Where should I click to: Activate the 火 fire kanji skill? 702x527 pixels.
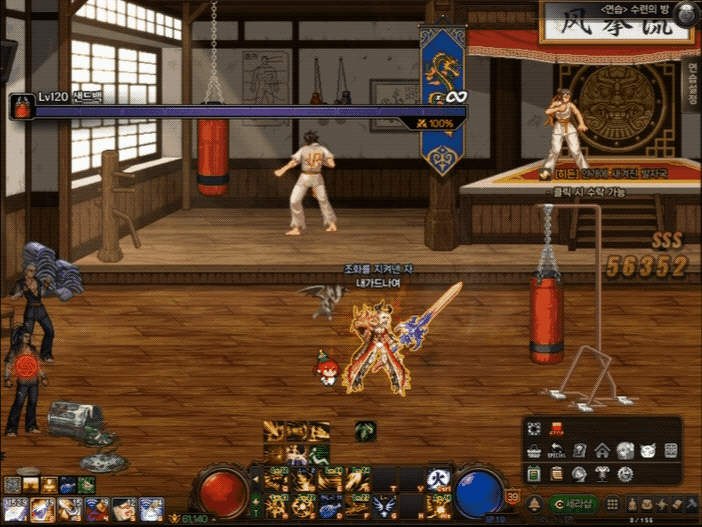[437, 478]
